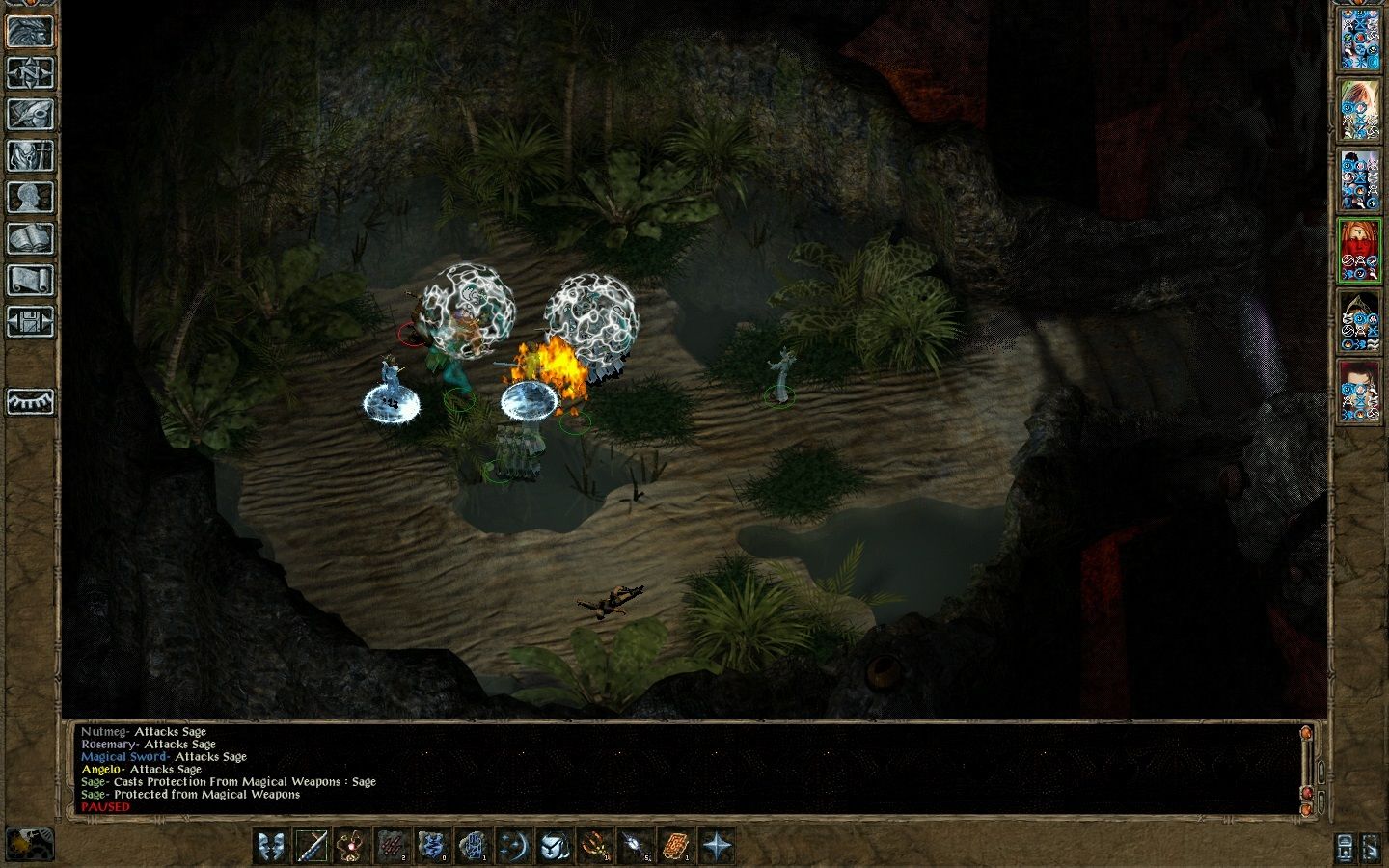Cast the red claw marks quick spell
Image resolution: width=1389 pixels, height=868 pixels.
(393, 846)
